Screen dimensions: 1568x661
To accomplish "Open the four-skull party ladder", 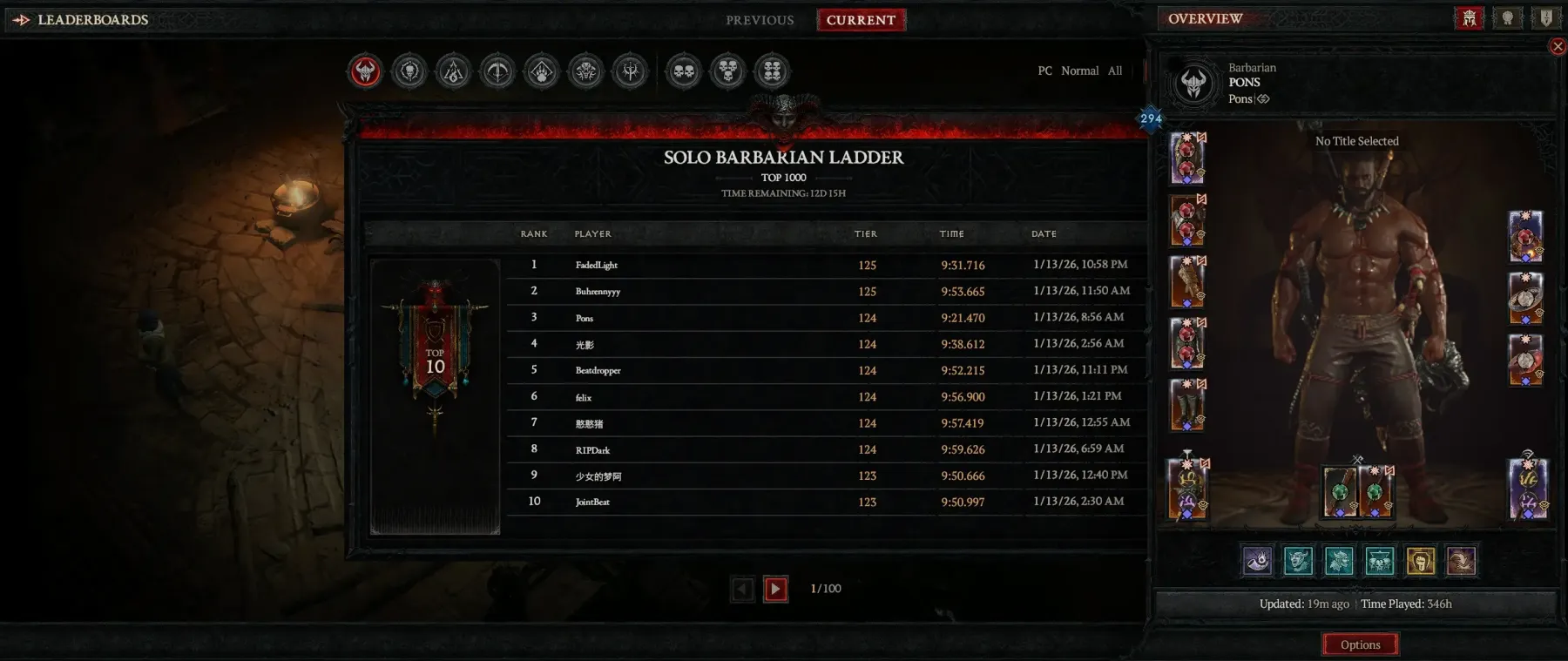I will click(773, 71).
